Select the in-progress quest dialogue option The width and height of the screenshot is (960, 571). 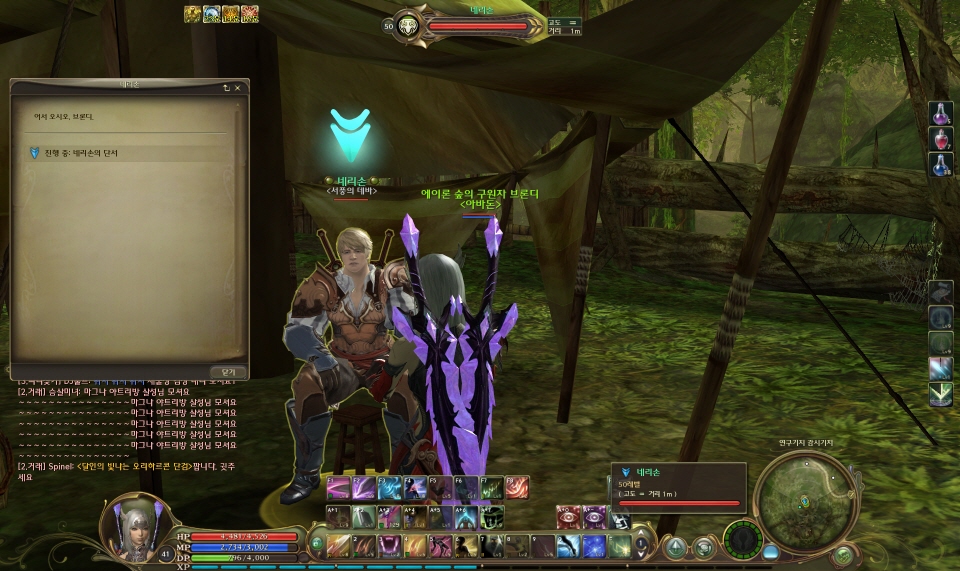click(x=75, y=152)
